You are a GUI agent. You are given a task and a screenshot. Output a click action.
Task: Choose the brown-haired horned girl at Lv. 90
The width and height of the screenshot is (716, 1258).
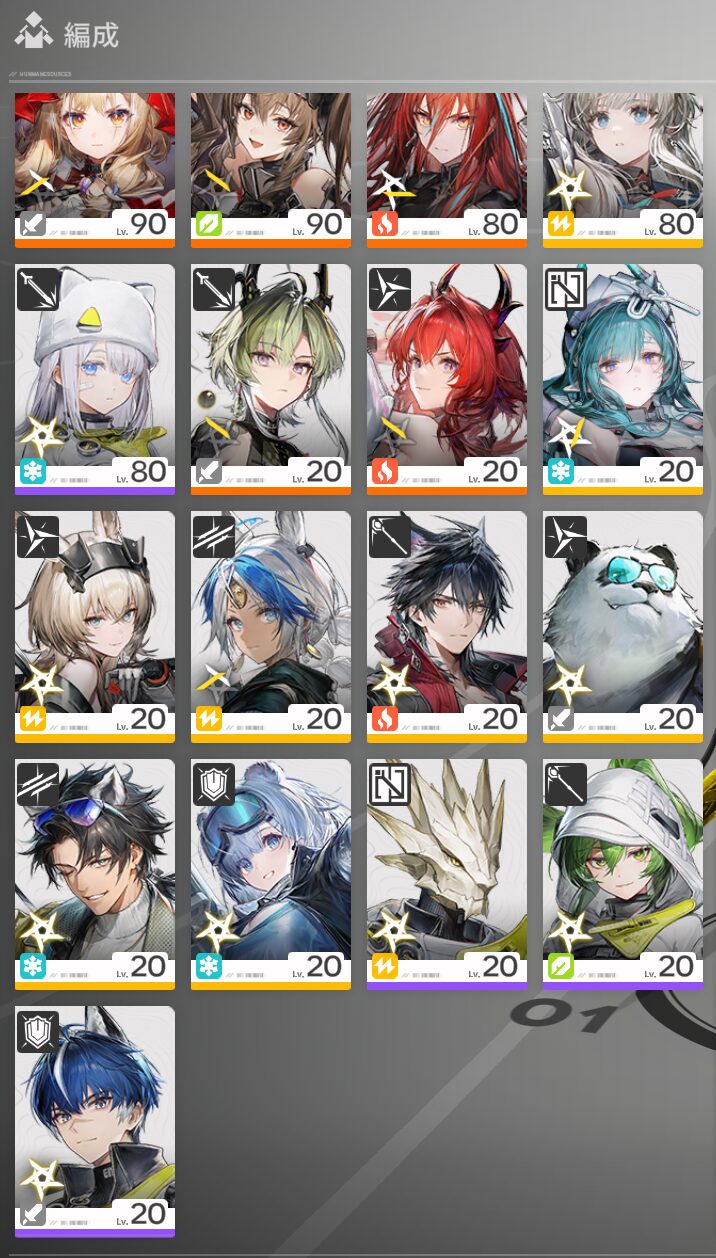click(x=271, y=165)
